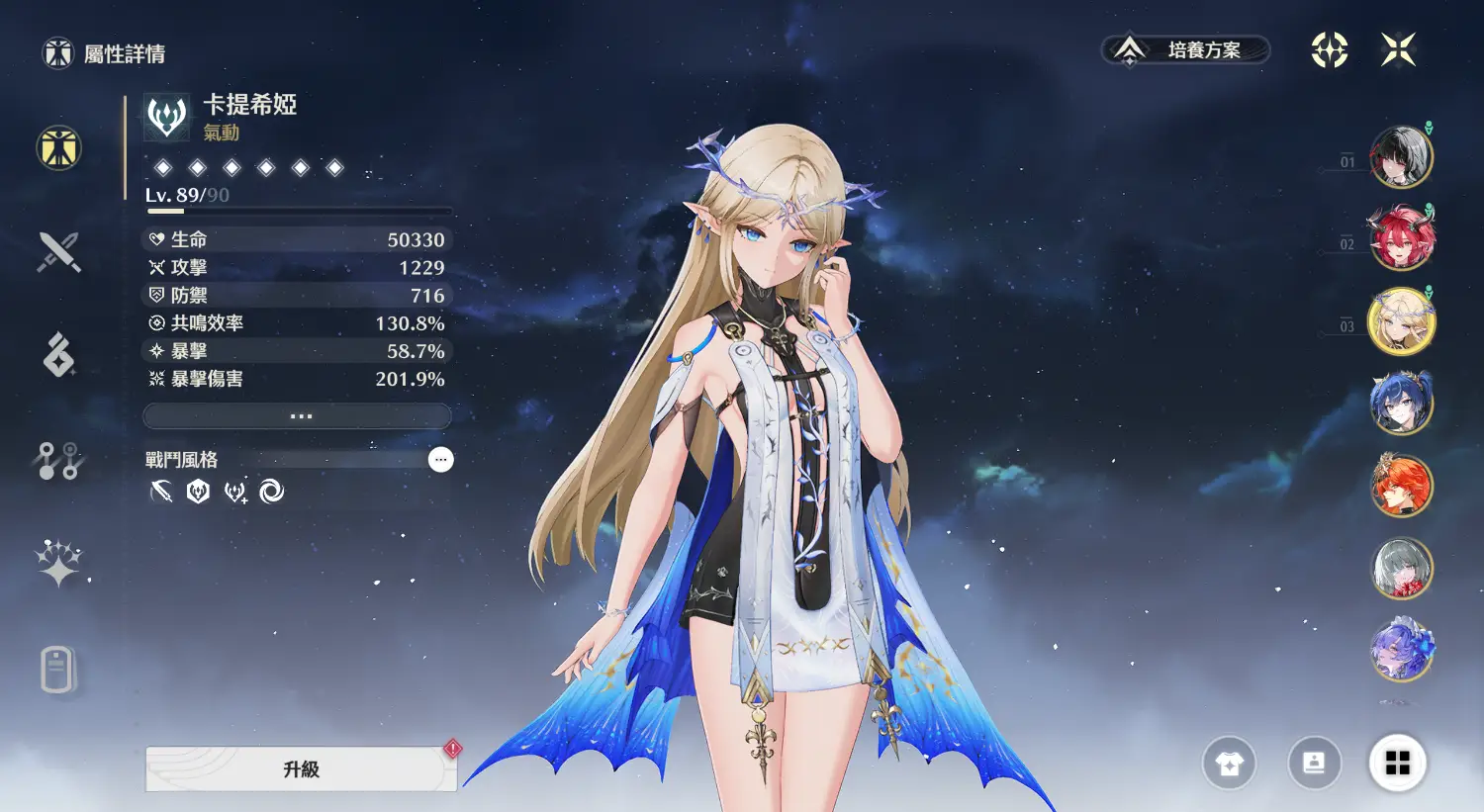Choose the blue-haired character portrait

click(x=1401, y=404)
